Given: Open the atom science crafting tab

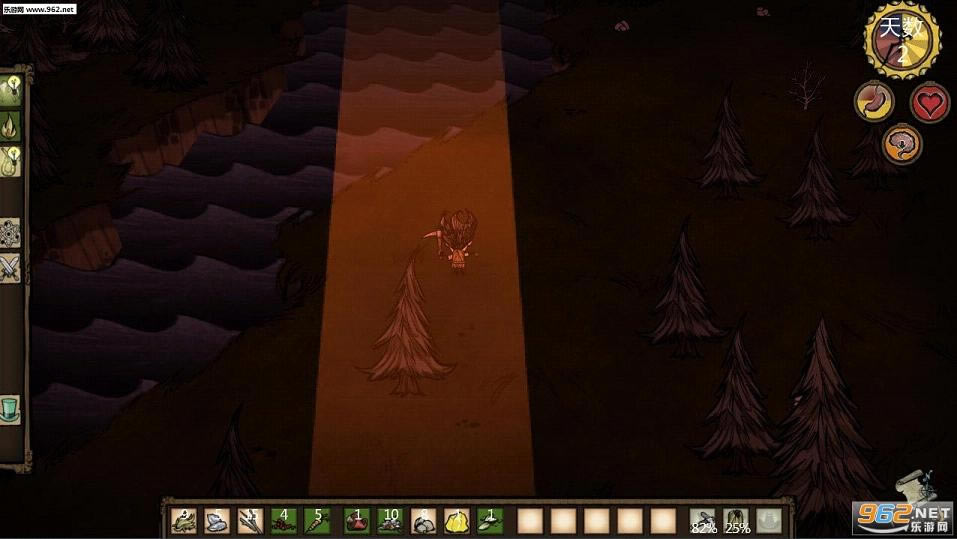Looking at the screenshot, I should point(11,233).
